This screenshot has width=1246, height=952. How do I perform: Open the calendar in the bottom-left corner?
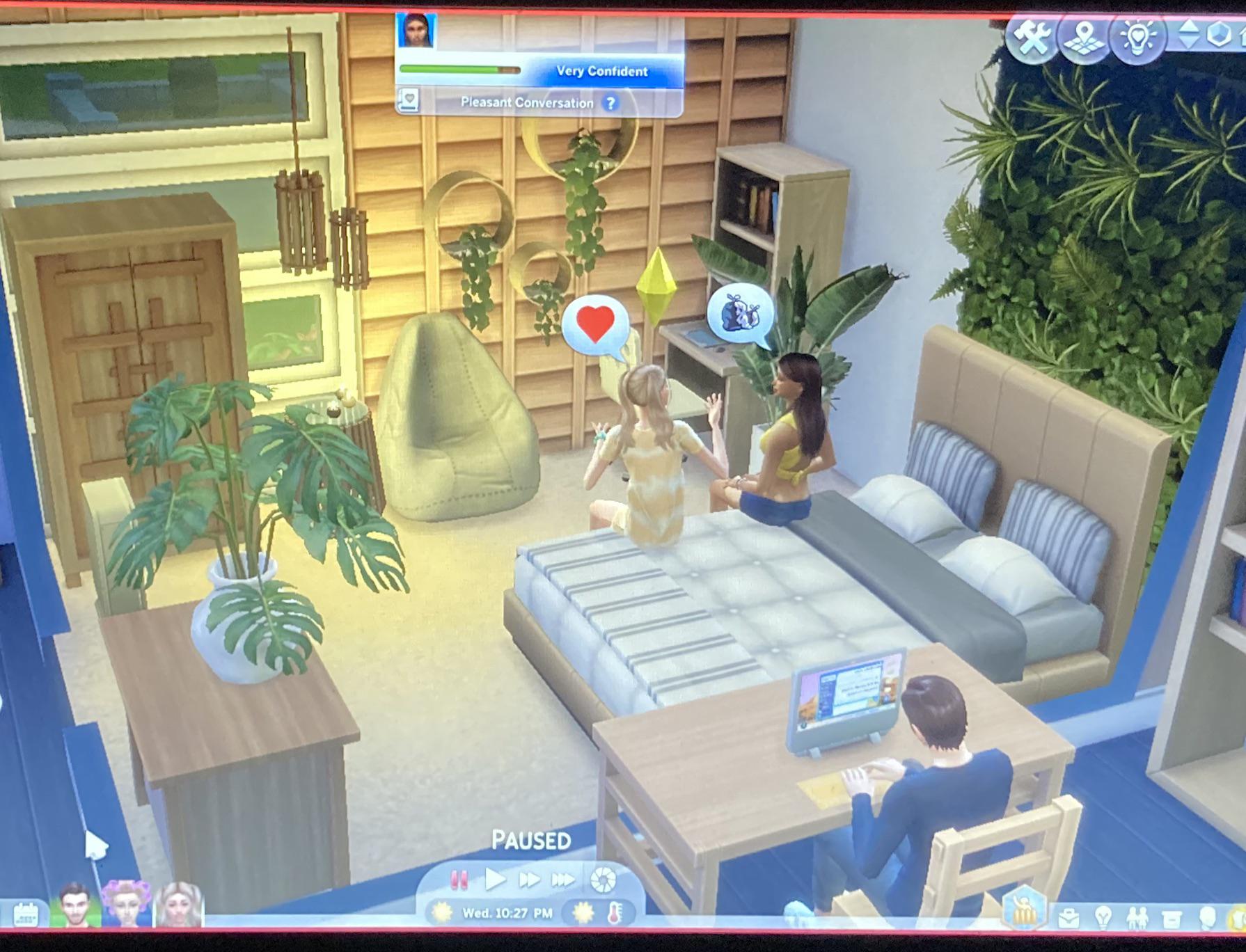tap(26, 913)
